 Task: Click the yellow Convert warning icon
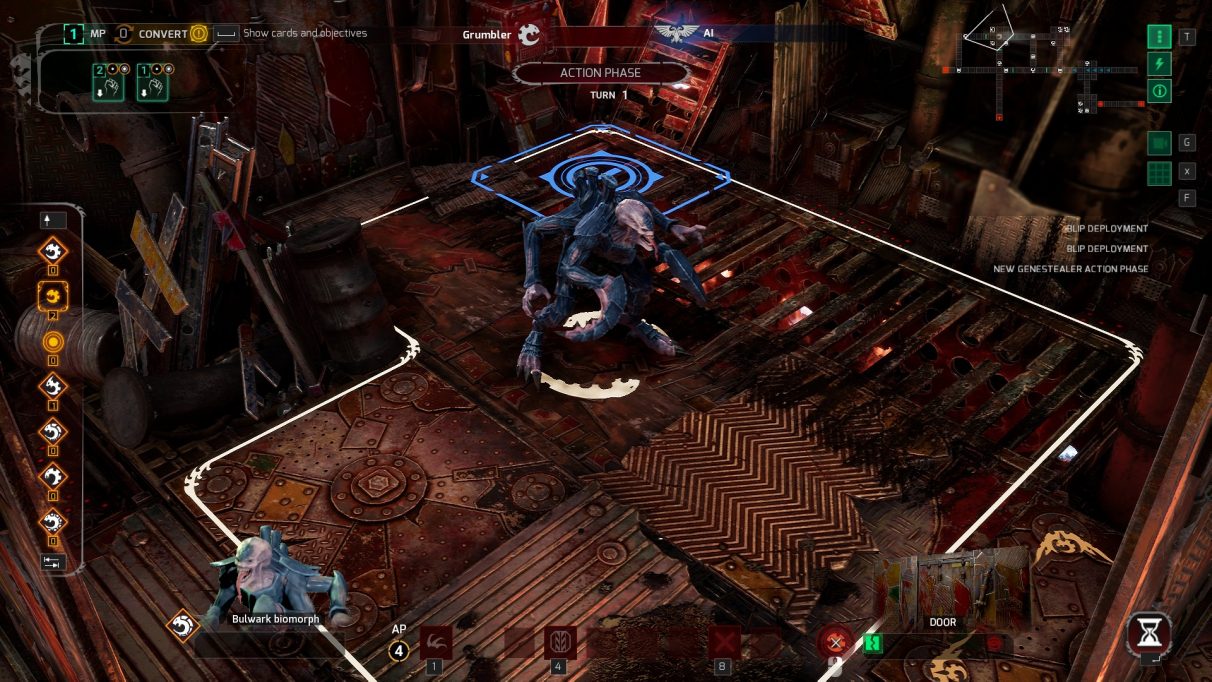pyautogui.click(x=198, y=33)
